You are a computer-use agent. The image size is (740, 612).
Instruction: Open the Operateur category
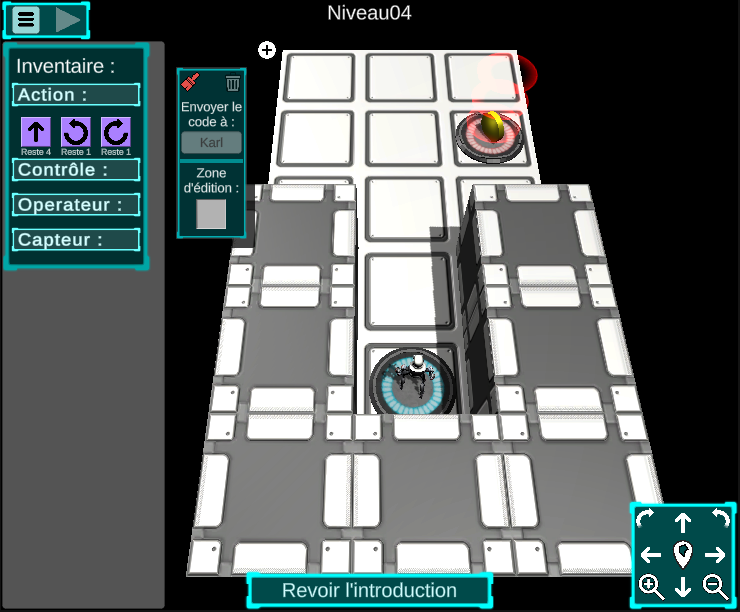pos(76,205)
